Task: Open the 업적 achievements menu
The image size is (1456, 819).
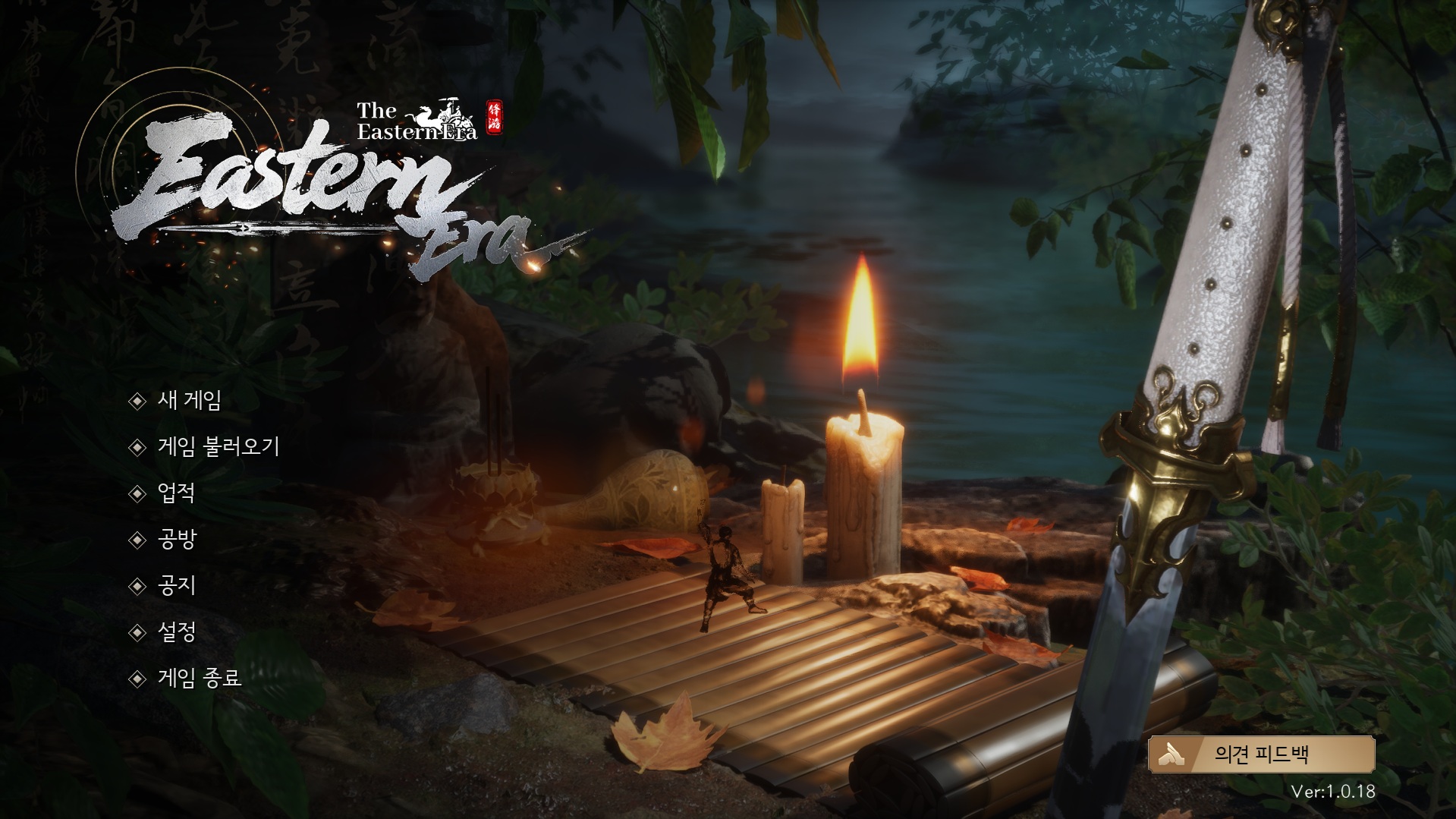Action: [x=176, y=493]
